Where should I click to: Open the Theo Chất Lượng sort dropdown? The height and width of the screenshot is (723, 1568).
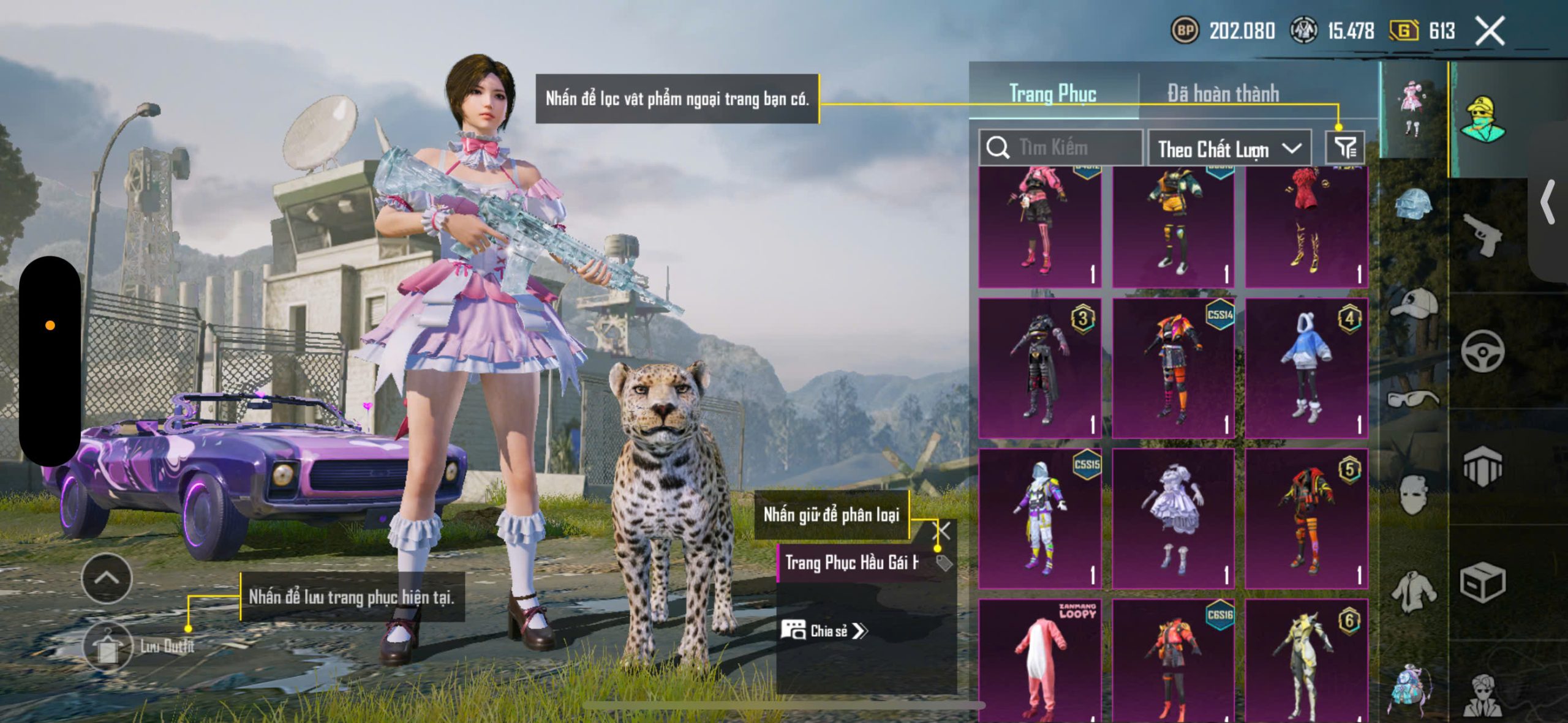coord(1229,149)
